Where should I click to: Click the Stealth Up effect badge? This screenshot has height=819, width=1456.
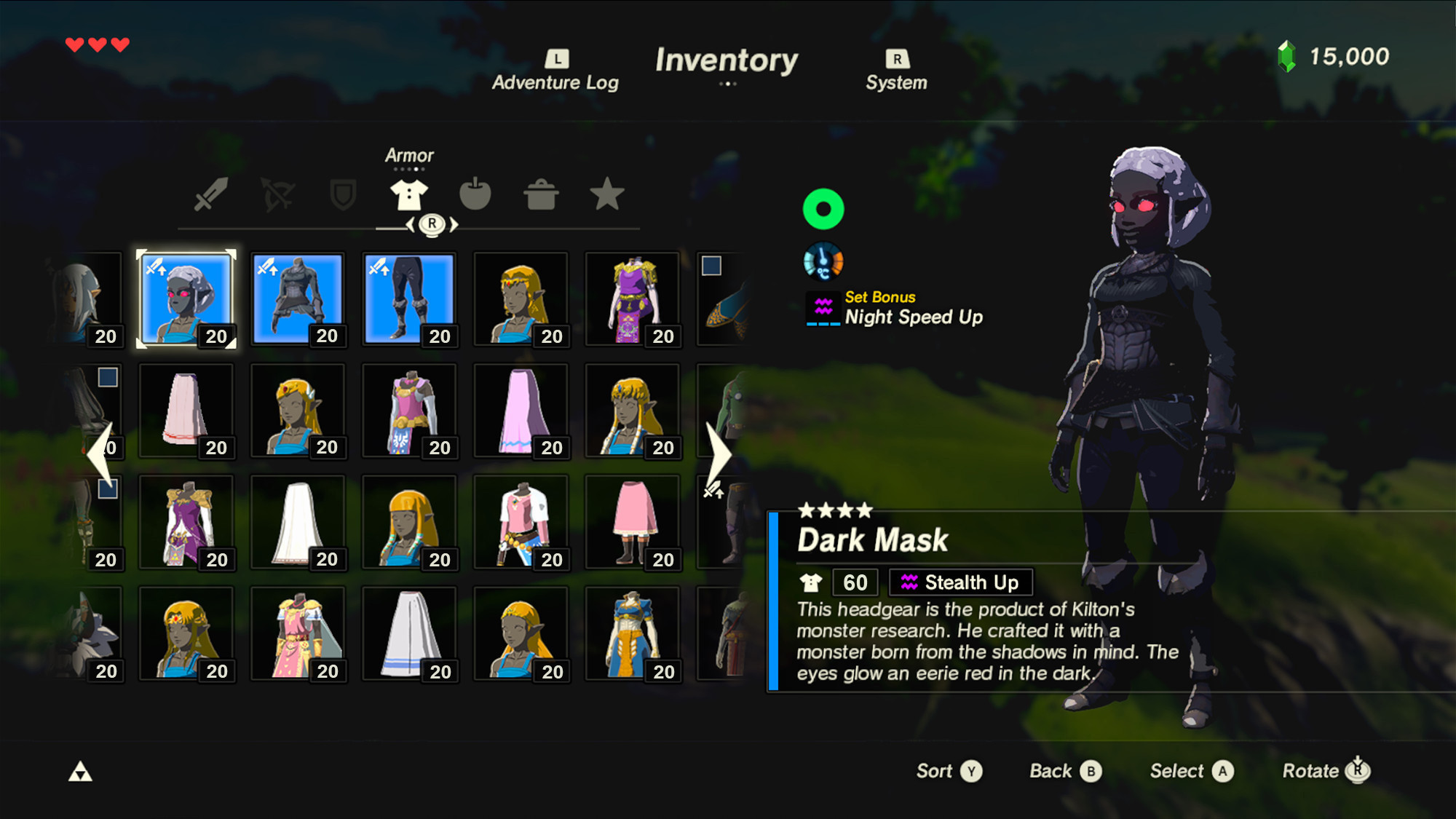960,582
